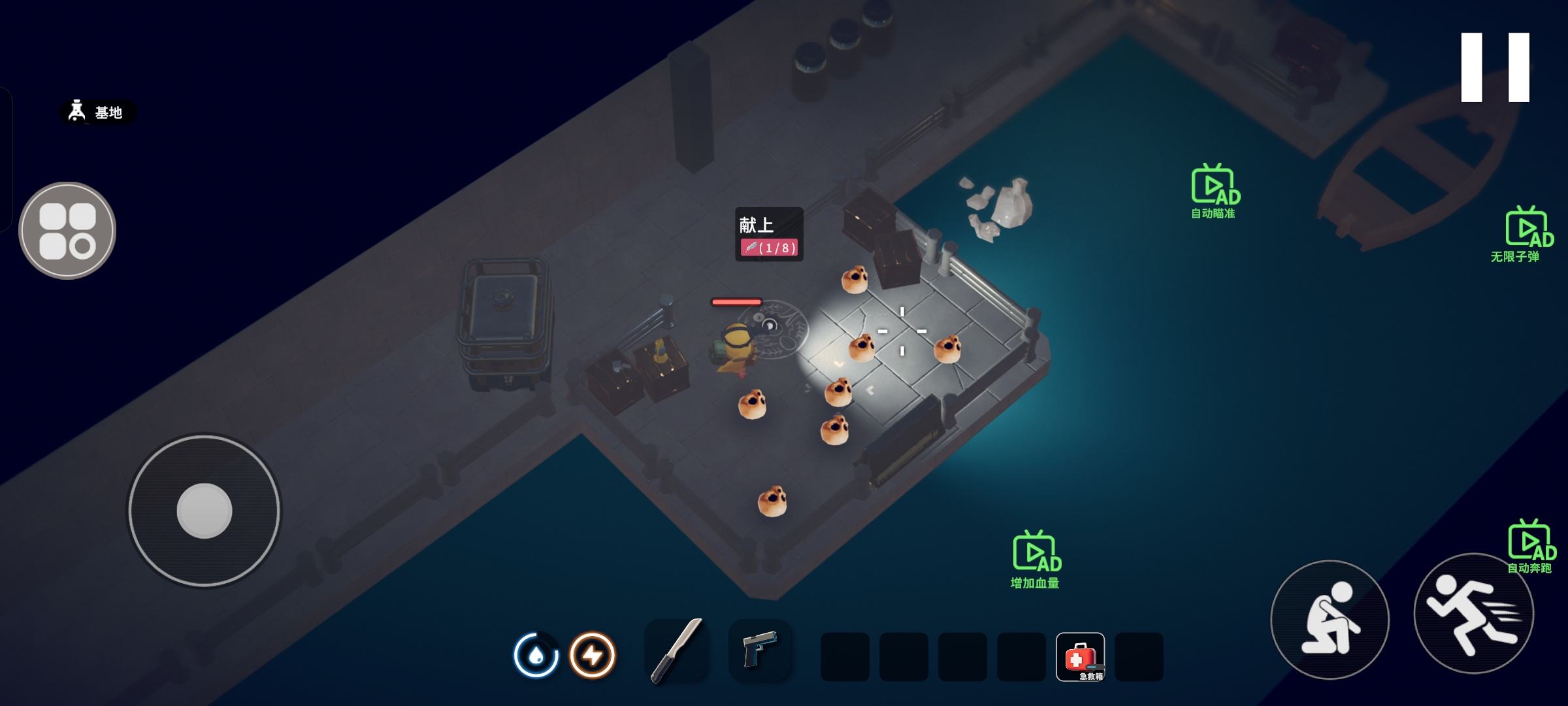
Task: Equip the pistol weapon slot
Action: tap(760, 650)
